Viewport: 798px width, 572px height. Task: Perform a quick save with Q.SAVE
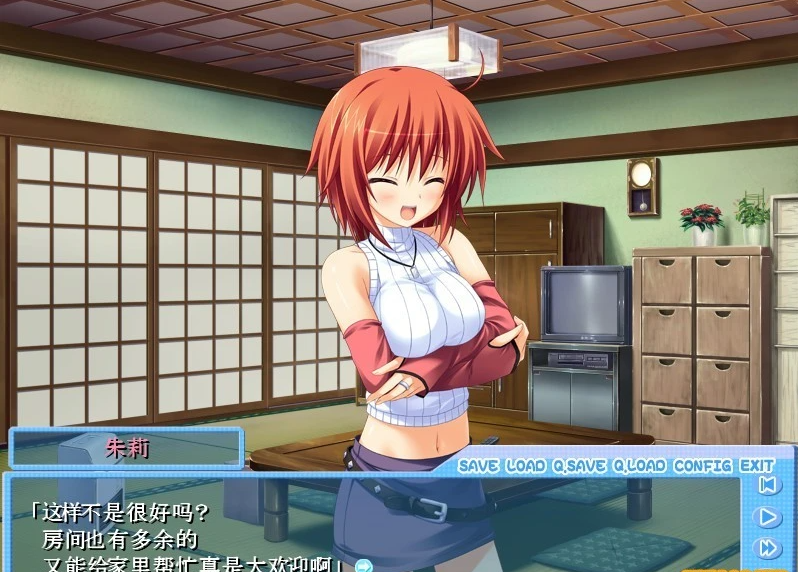(x=578, y=466)
